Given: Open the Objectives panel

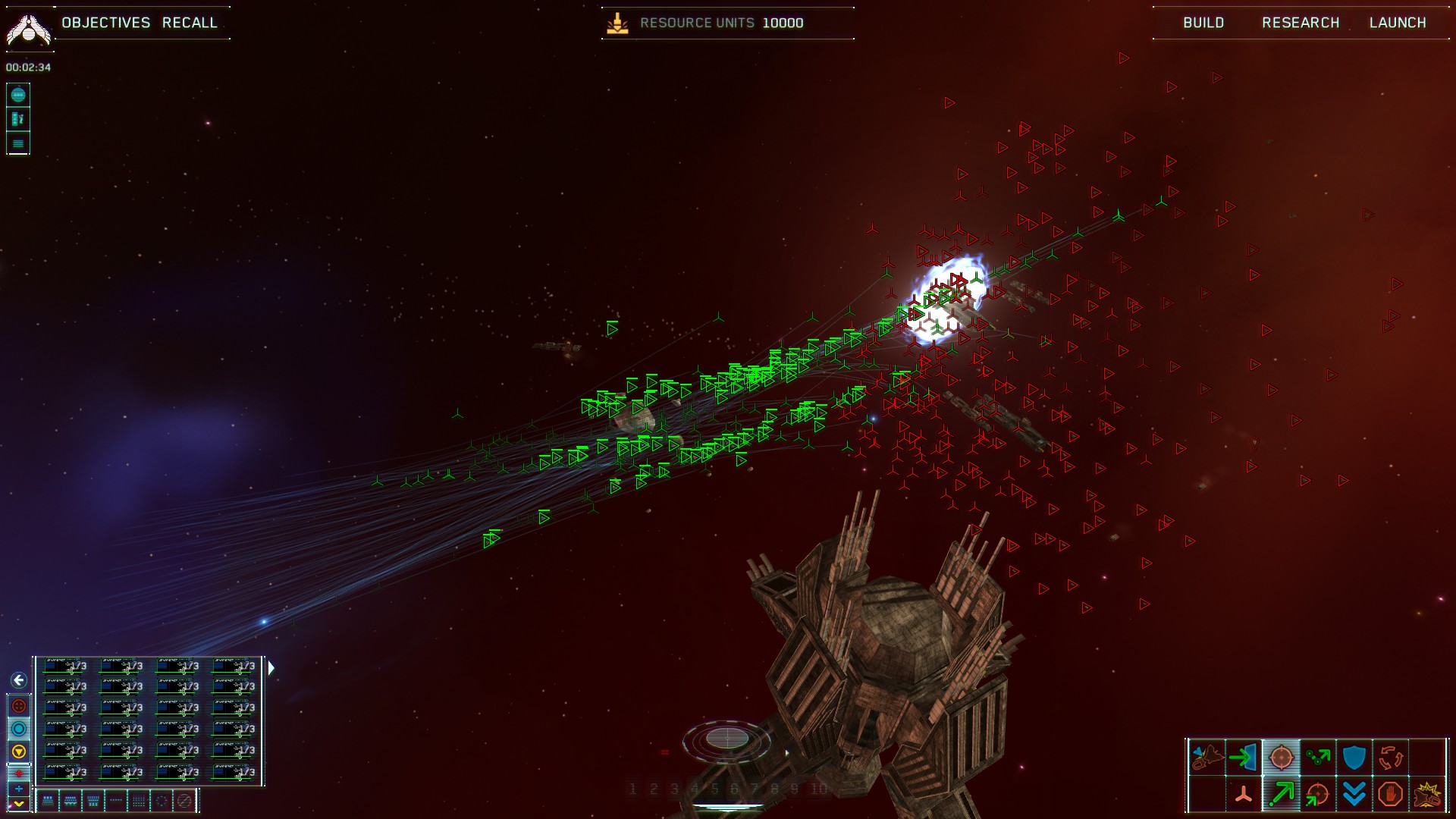Looking at the screenshot, I should pos(106,23).
